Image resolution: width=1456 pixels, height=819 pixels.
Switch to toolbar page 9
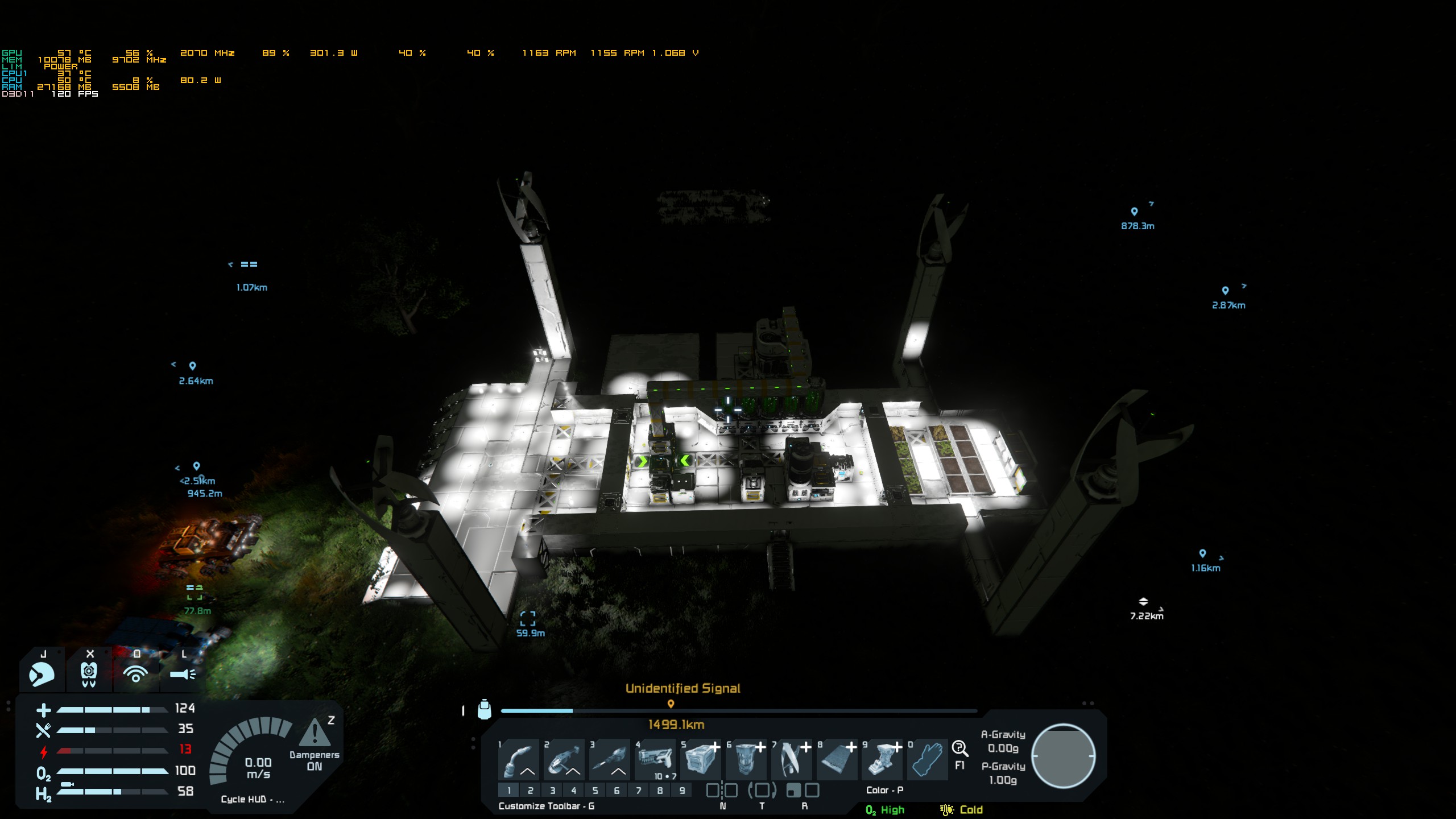(682, 790)
